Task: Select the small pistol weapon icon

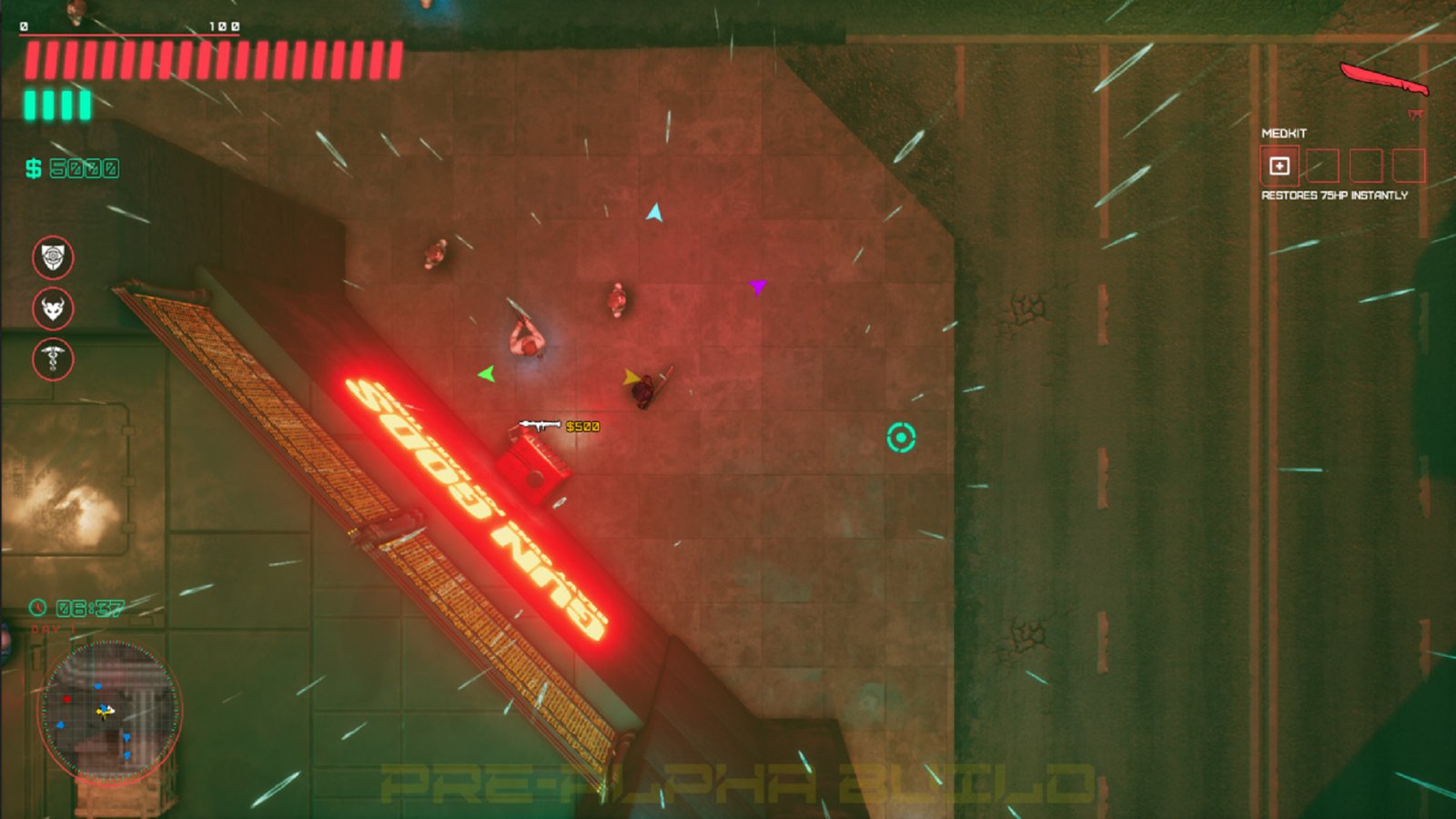Action: pos(1416,114)
